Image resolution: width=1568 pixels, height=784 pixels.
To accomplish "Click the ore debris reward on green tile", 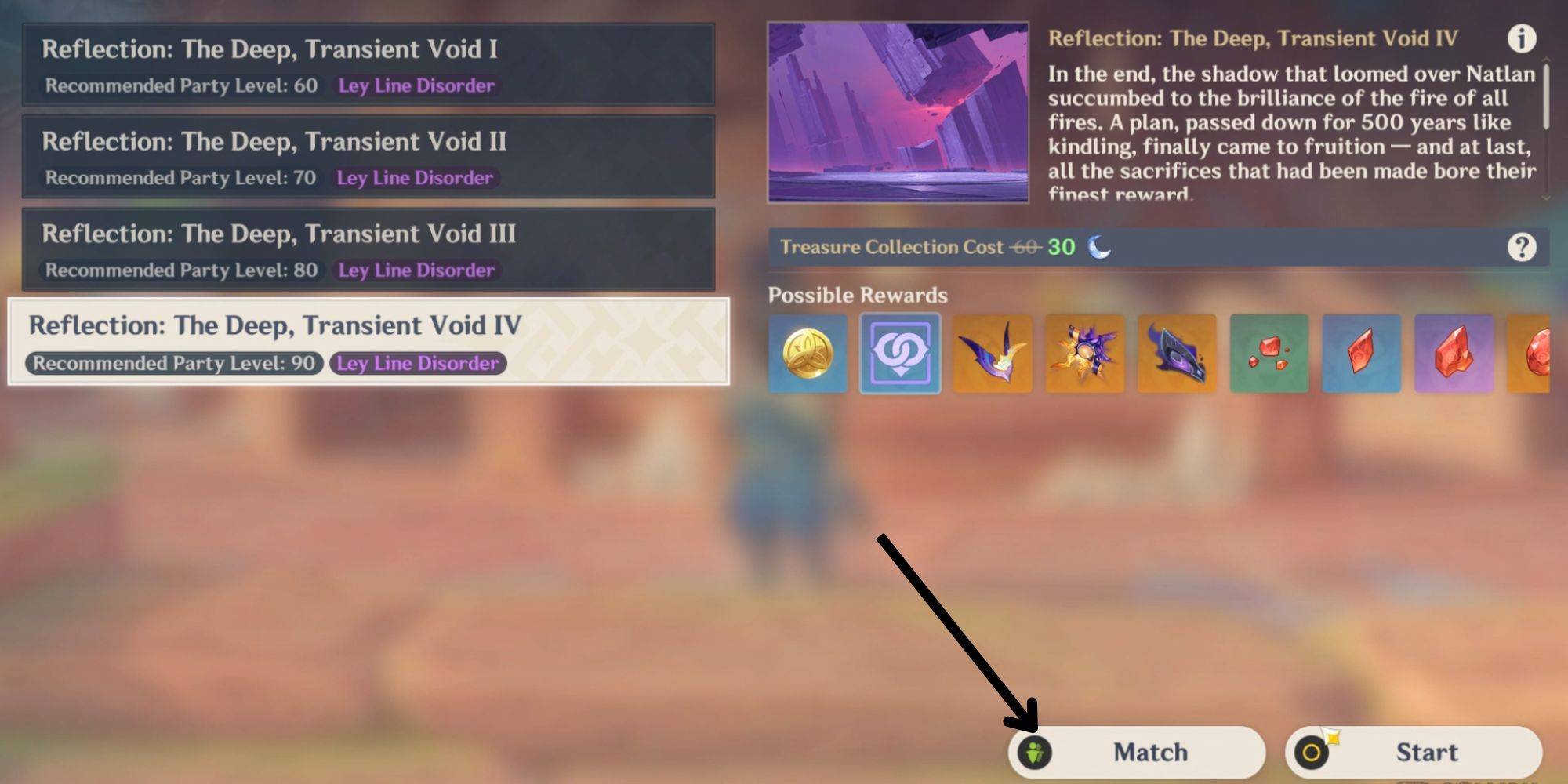I will pyautogui.click(x=1269, y=353).
